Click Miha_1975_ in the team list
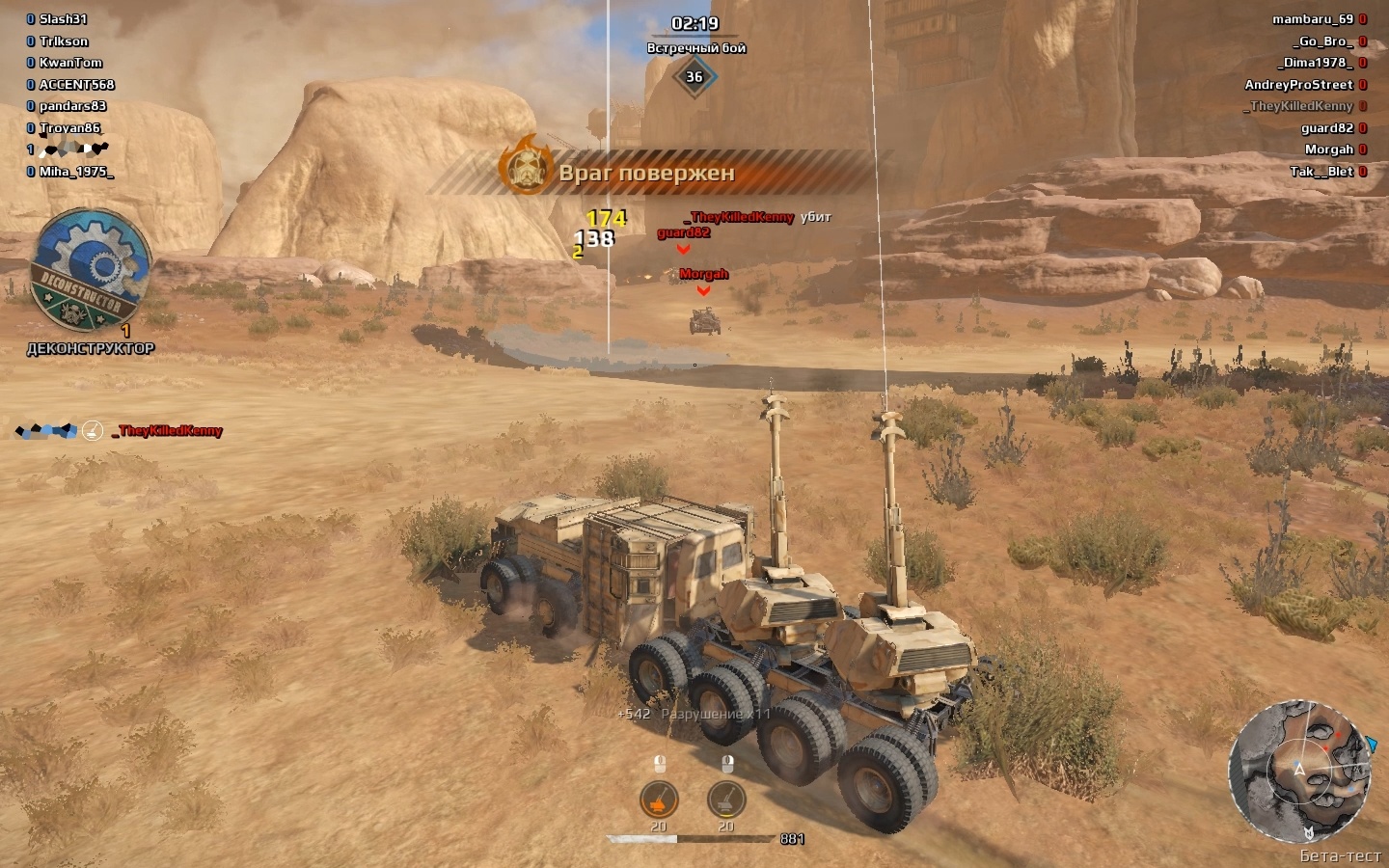This screenshot has height=868, width=1389. [x=75, y=172]
